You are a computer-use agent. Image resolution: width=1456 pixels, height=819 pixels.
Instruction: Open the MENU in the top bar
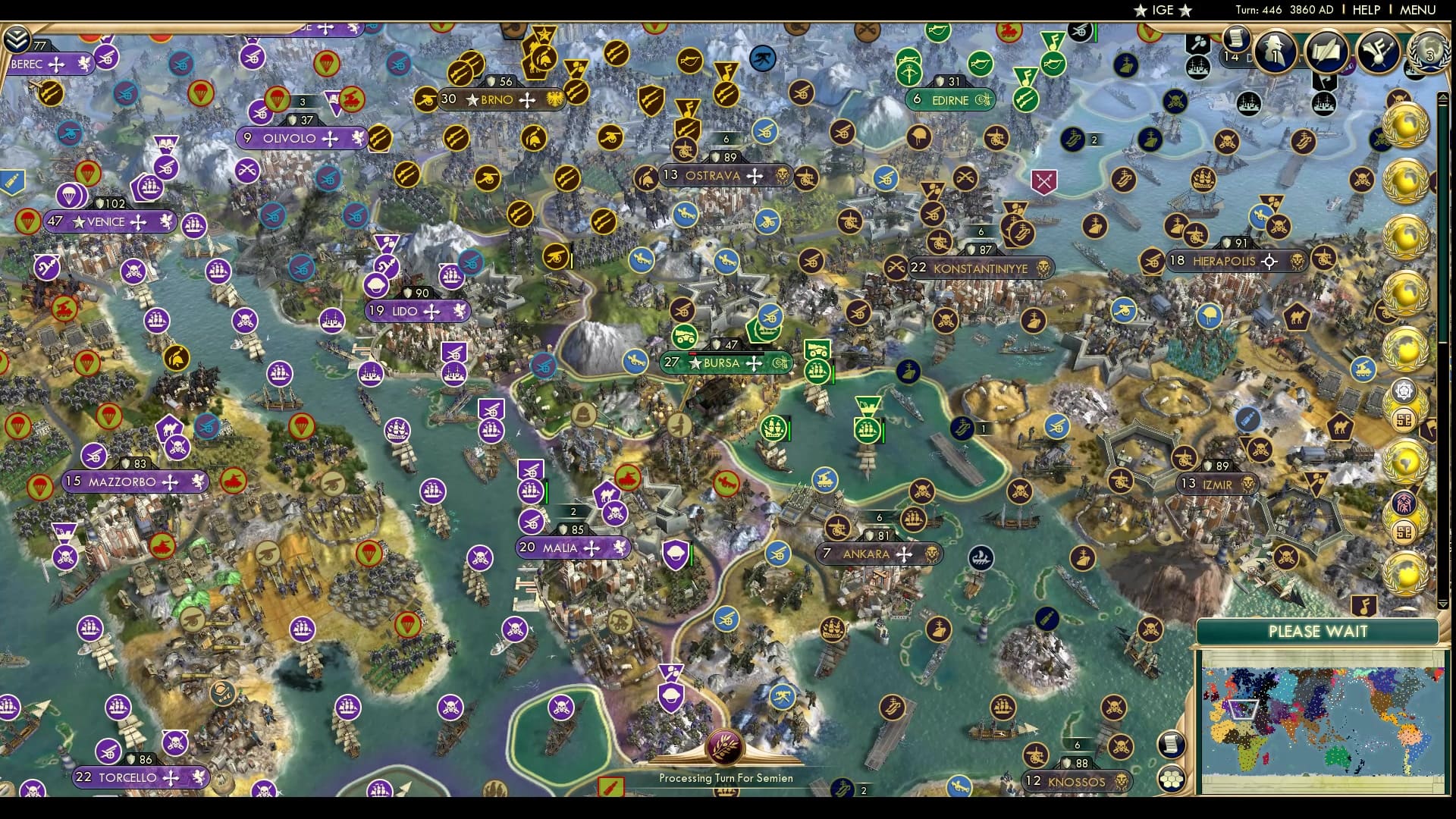click(x=1417, y=10)
